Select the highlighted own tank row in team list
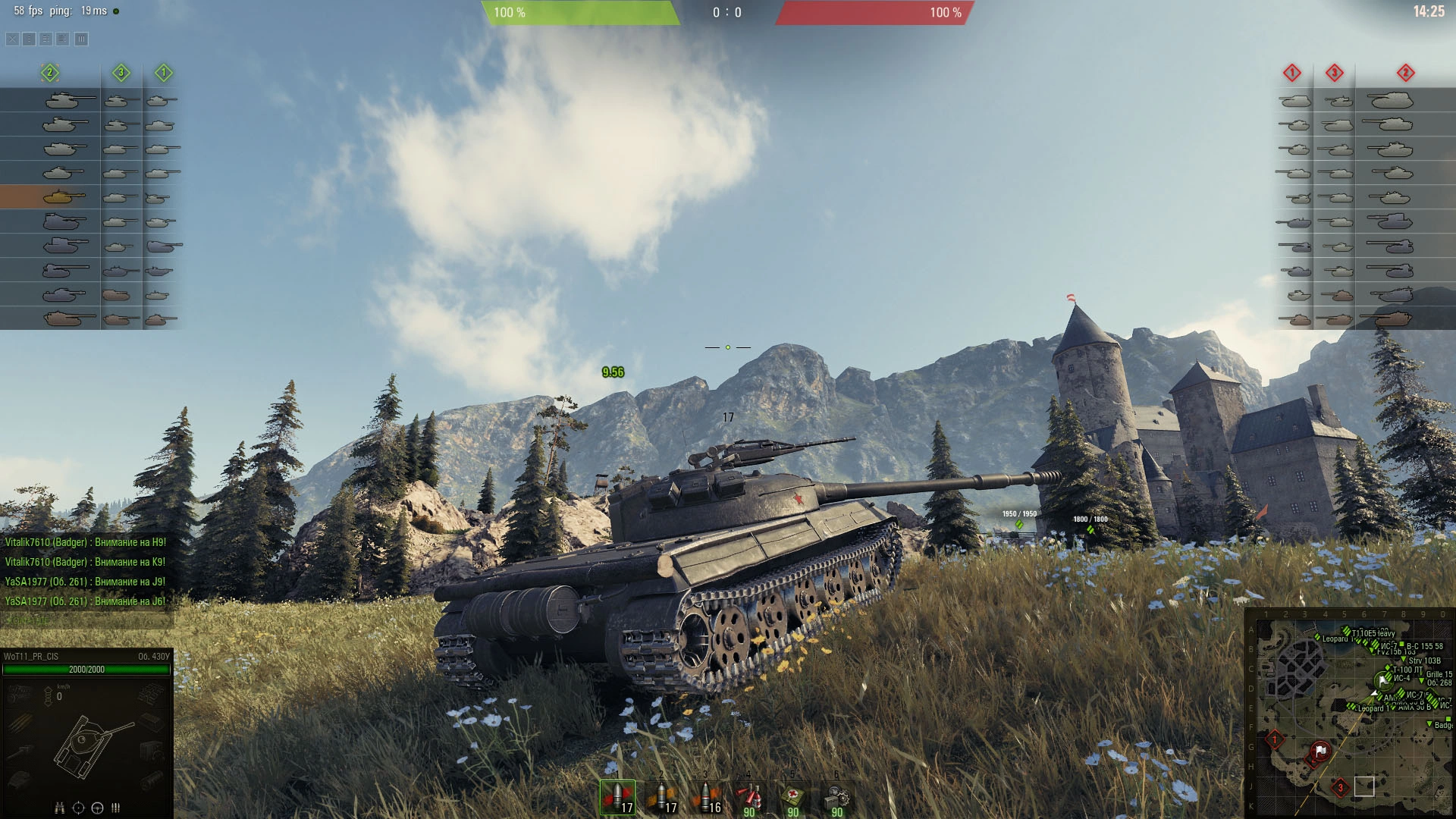The height and width of the screenshot is (819, 1456). click(x=50, y=197)
